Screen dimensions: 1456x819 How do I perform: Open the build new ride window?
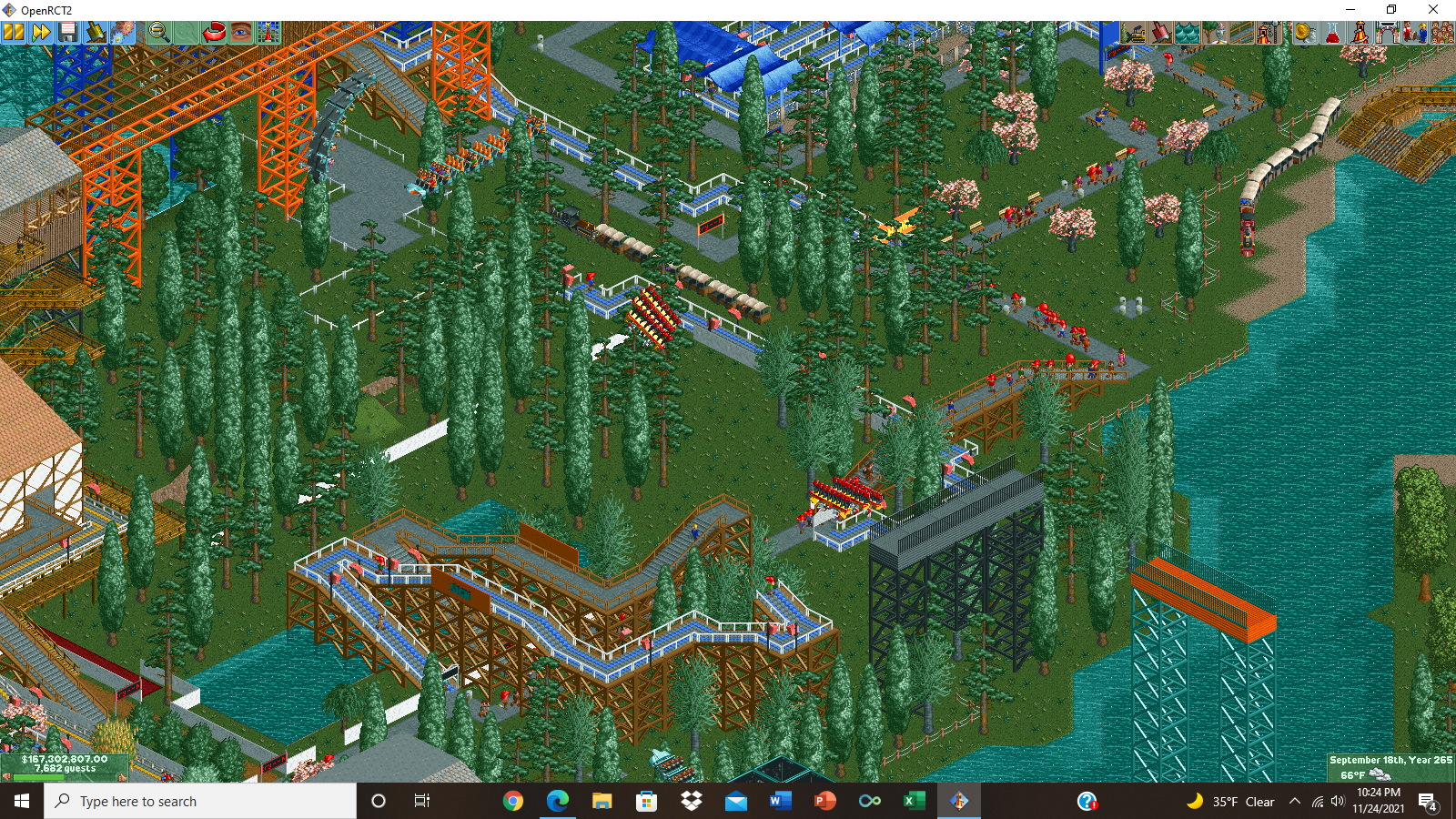pyautogui.click(x=1269, y=32)
